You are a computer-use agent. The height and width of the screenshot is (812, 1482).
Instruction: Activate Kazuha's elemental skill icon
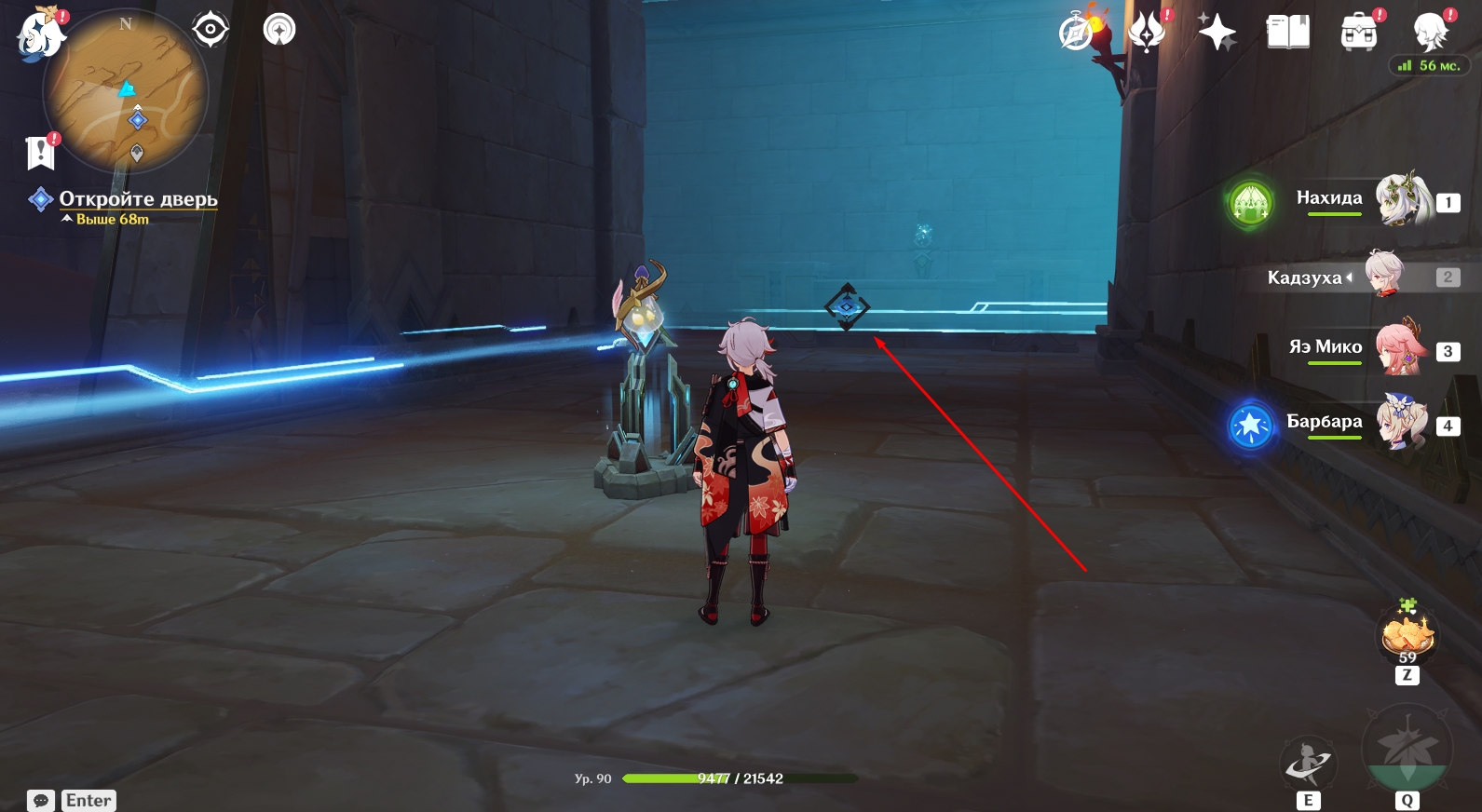[1309, 764]
